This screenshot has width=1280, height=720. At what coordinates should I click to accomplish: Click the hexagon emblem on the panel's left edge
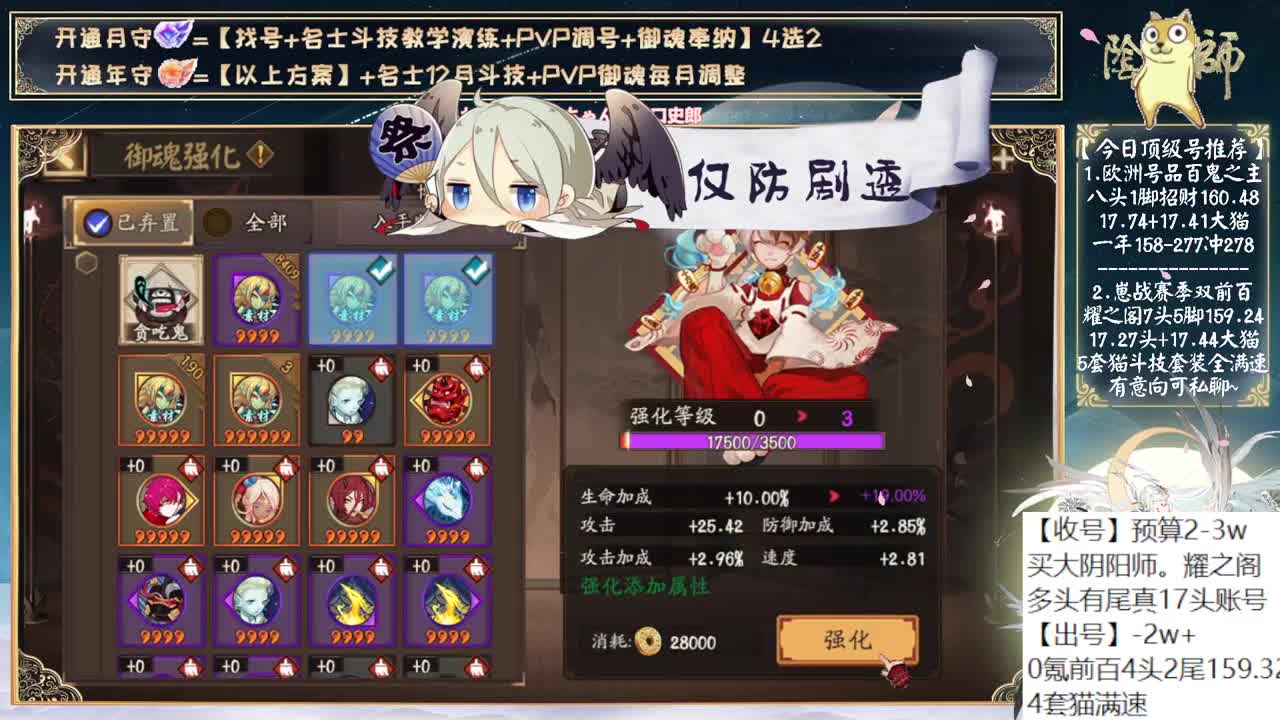85,262
